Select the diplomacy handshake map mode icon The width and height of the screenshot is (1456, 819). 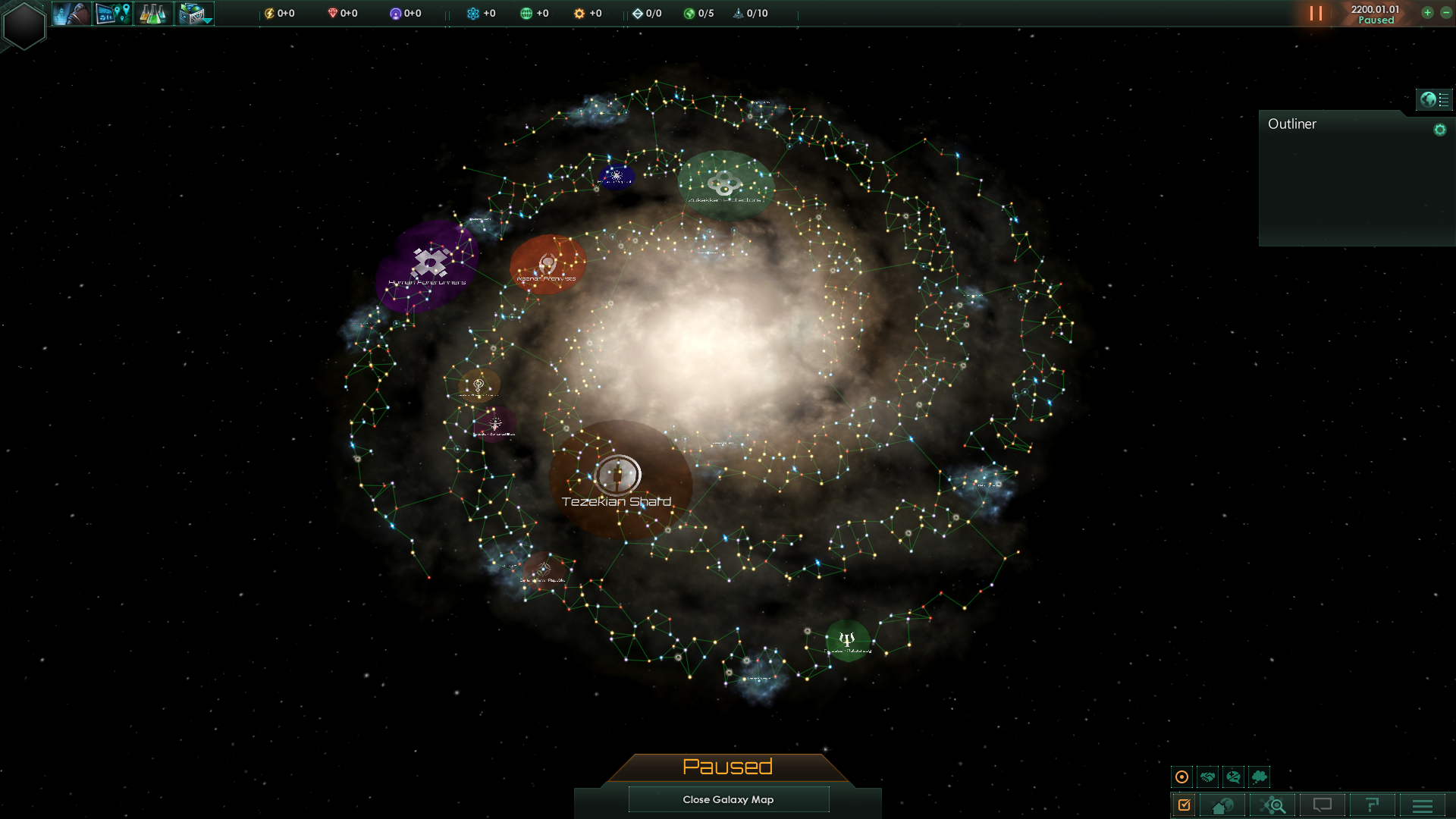1207,777
